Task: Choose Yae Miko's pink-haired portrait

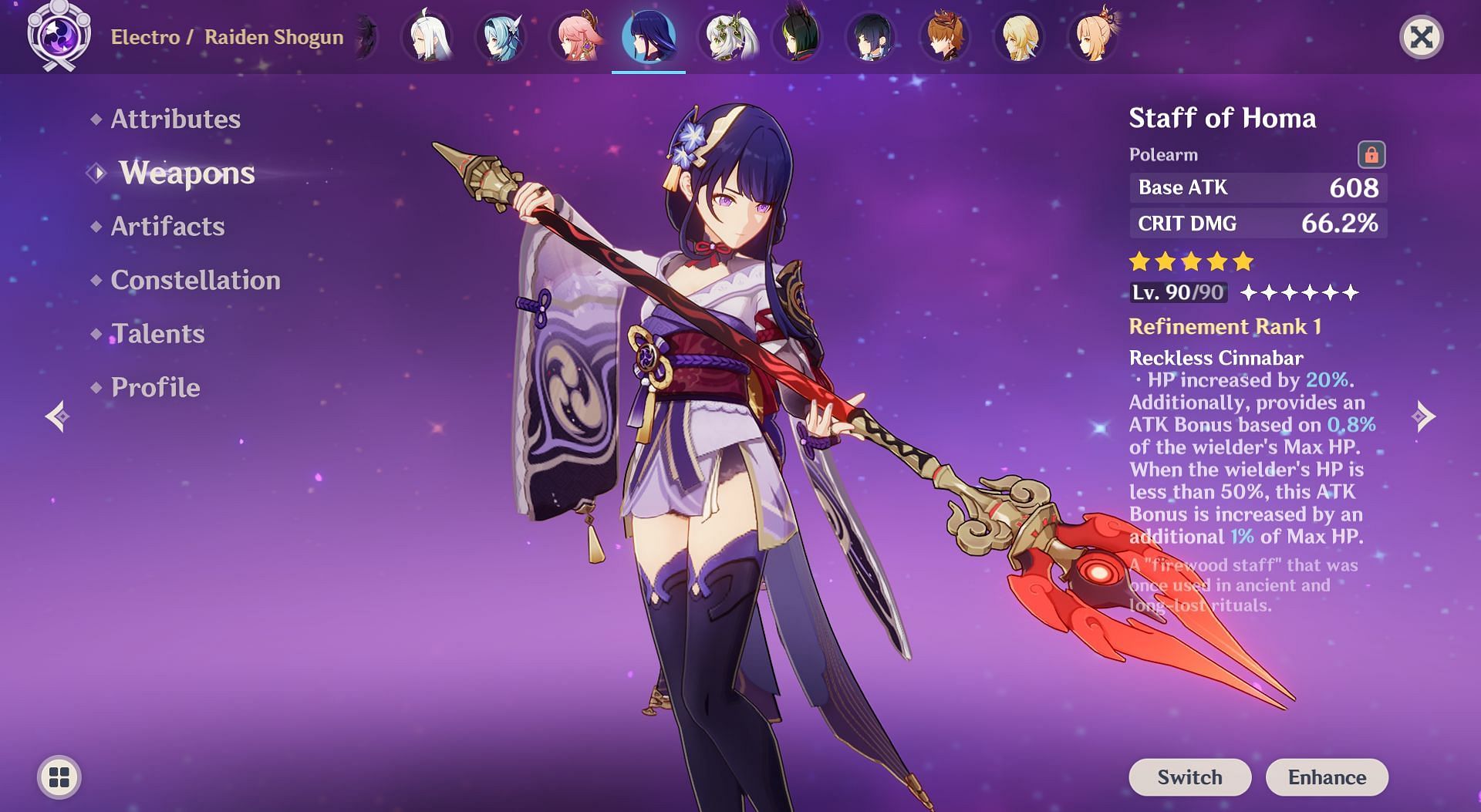Action: pos(575,37)
